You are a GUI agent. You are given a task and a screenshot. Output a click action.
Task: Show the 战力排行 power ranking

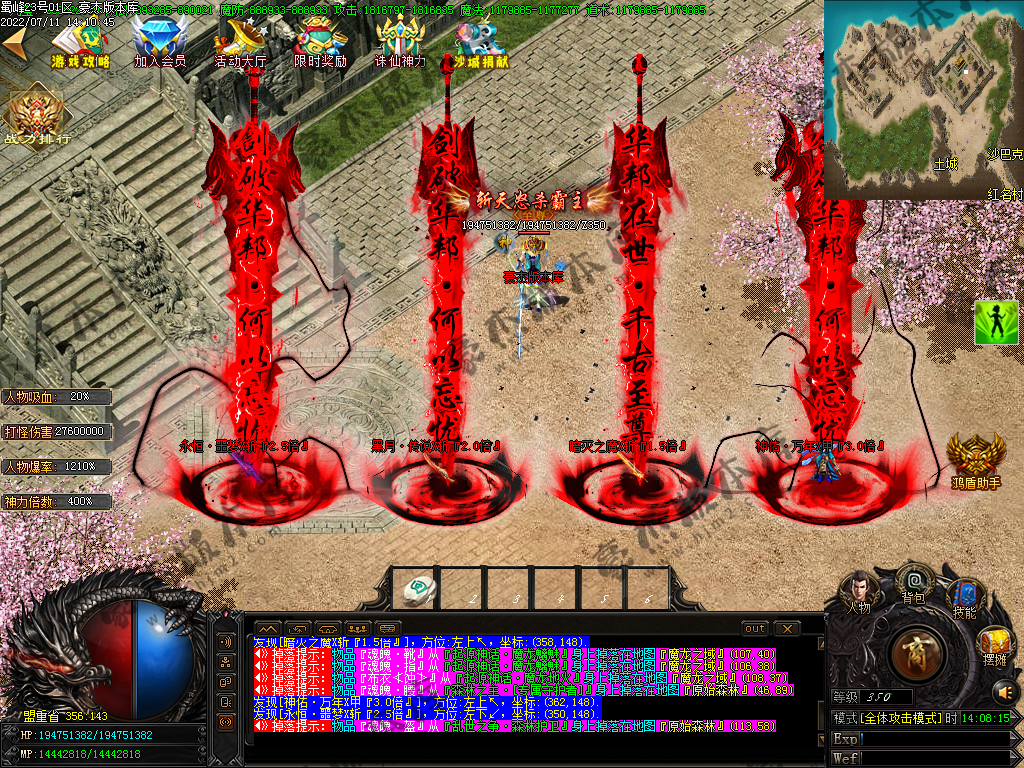click(36, 115)
